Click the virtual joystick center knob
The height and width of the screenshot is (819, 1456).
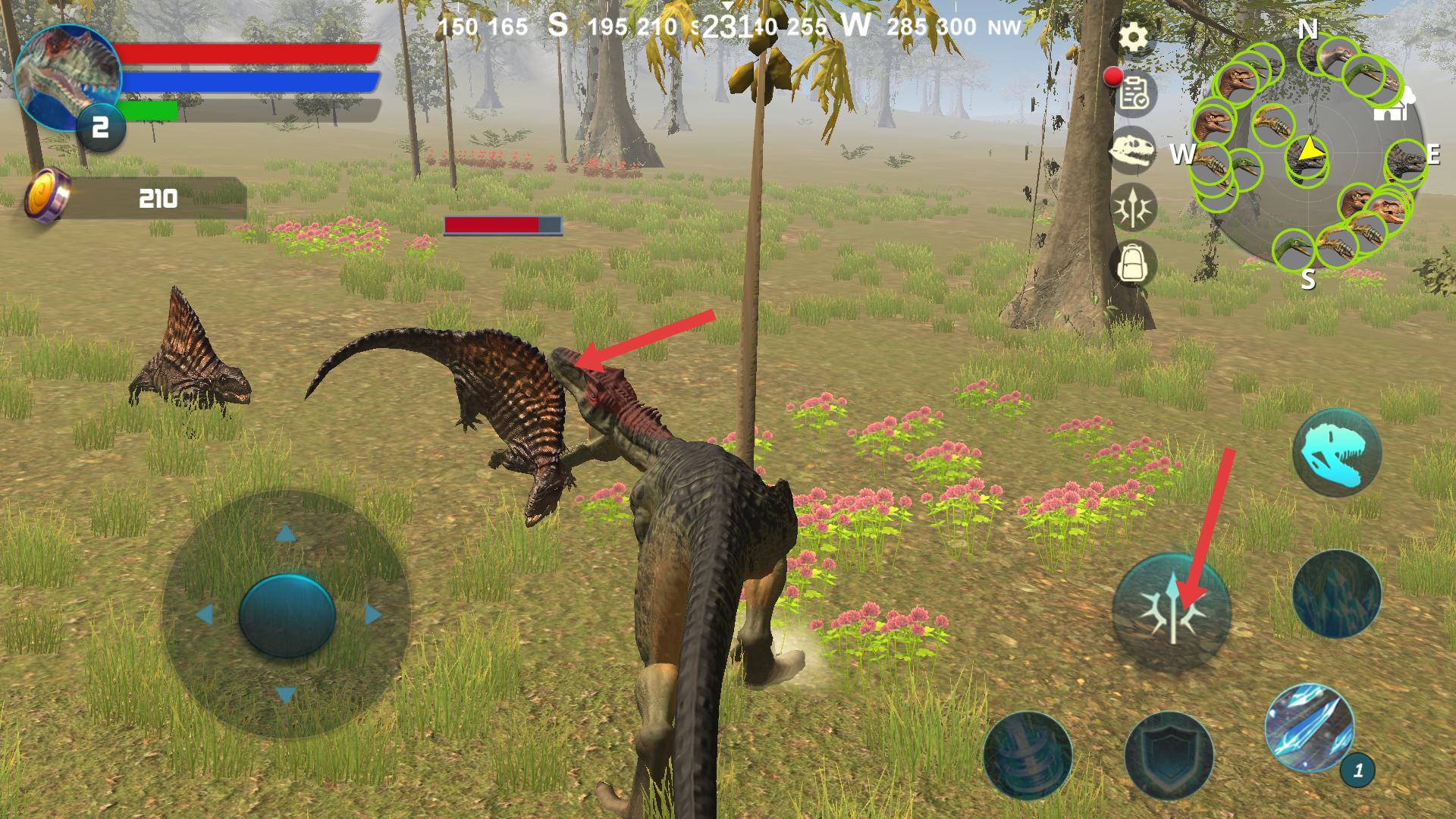pos(287,614)
